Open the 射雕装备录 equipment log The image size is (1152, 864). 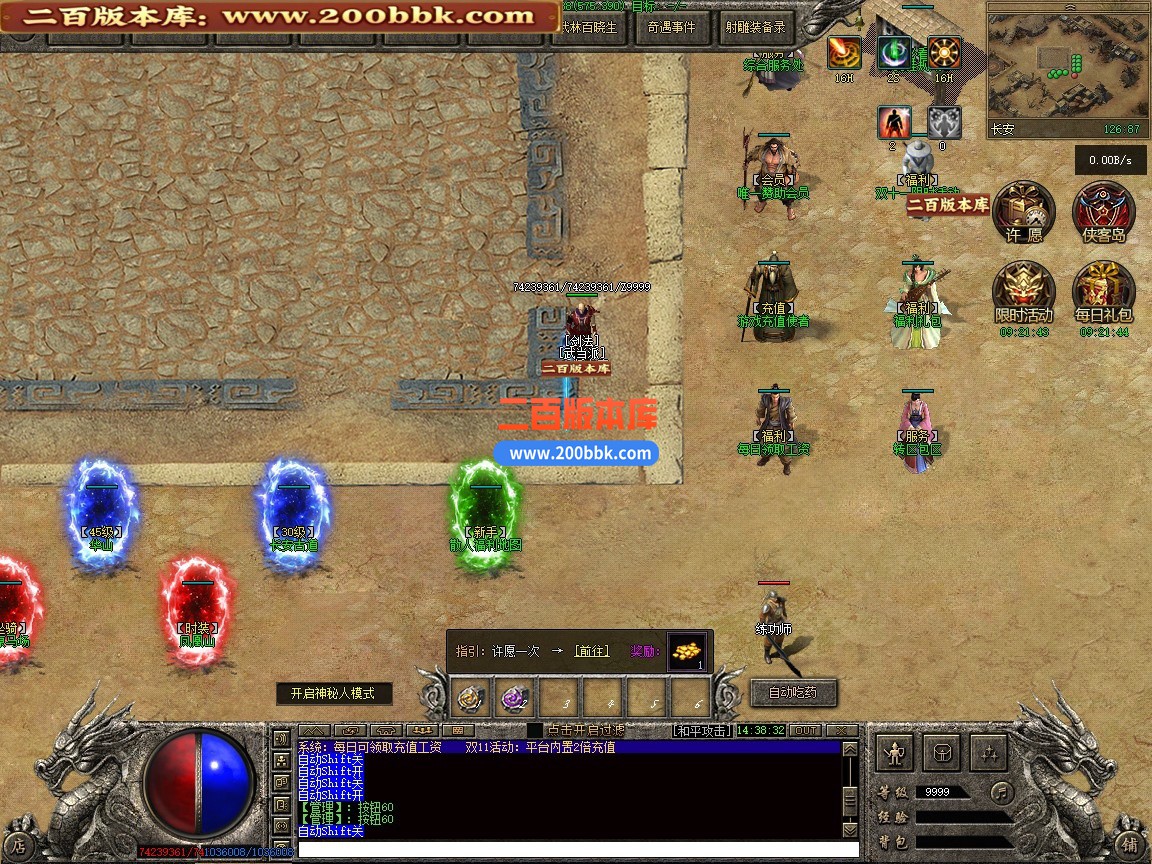tap(755, 28)
